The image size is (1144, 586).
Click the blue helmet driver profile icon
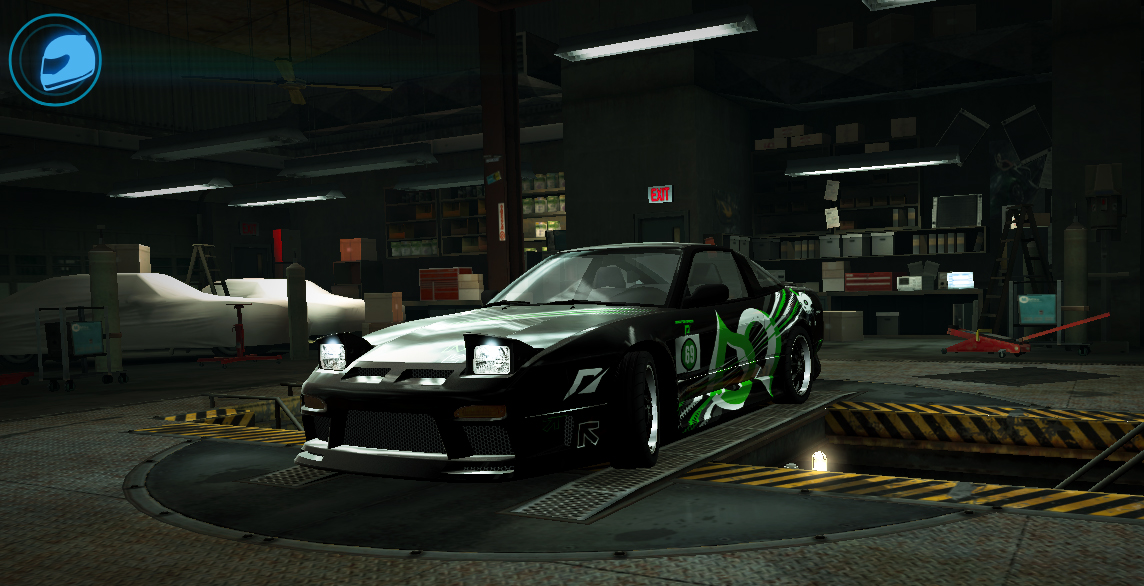pyautogui.click(x=55, y=60)
